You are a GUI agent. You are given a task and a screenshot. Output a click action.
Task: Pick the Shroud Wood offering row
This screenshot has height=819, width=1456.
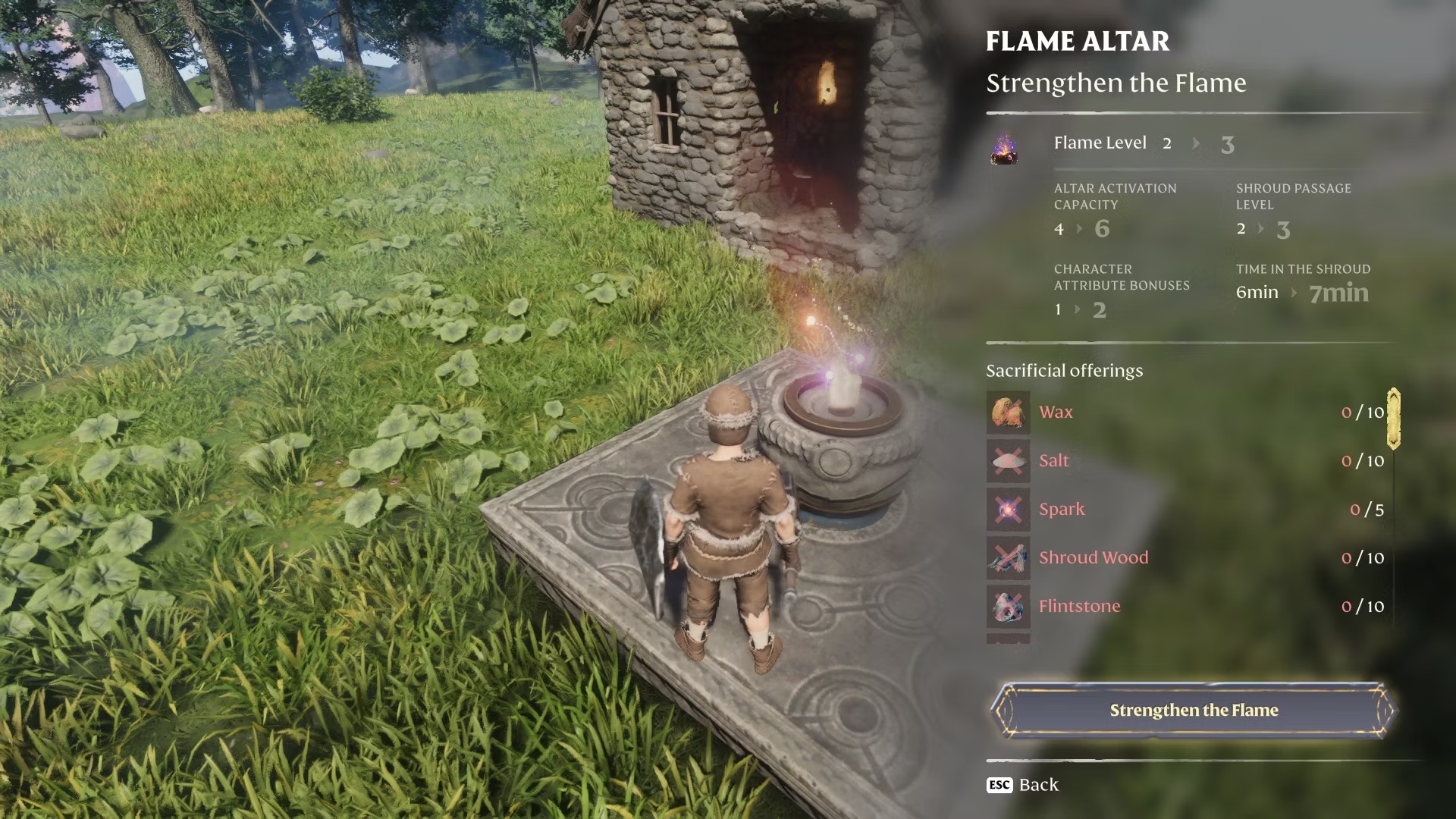pos(1188,558)
